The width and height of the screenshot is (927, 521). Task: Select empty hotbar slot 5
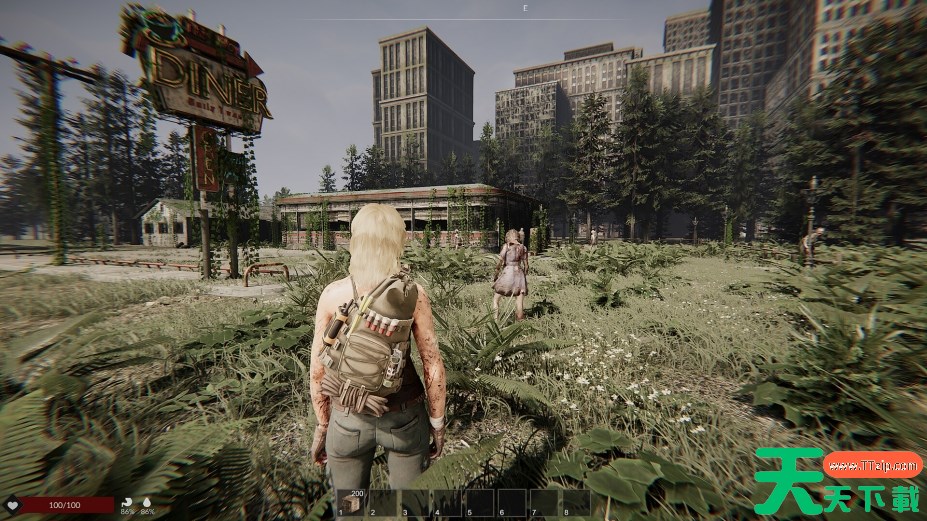pos(480,502)
